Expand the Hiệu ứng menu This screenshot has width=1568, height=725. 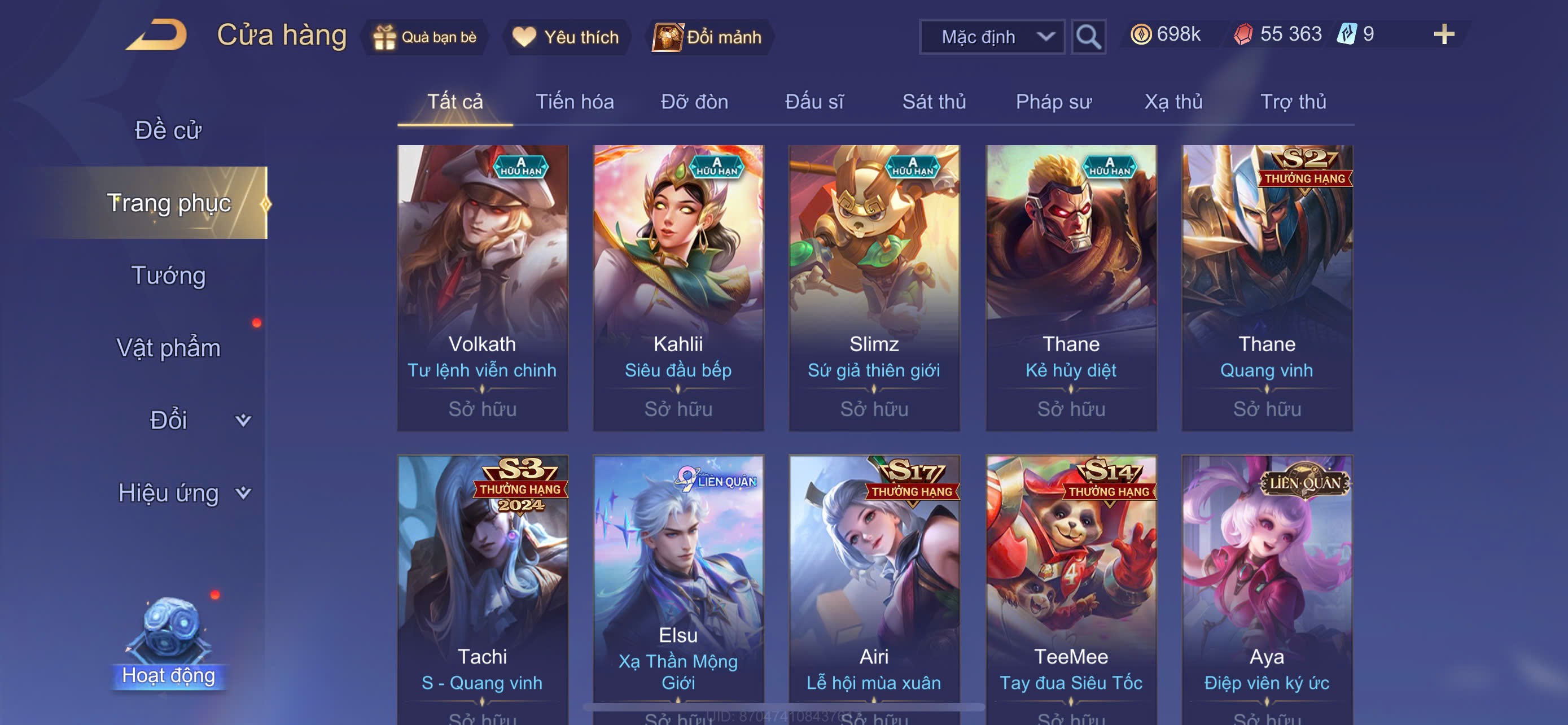[183, 492]
